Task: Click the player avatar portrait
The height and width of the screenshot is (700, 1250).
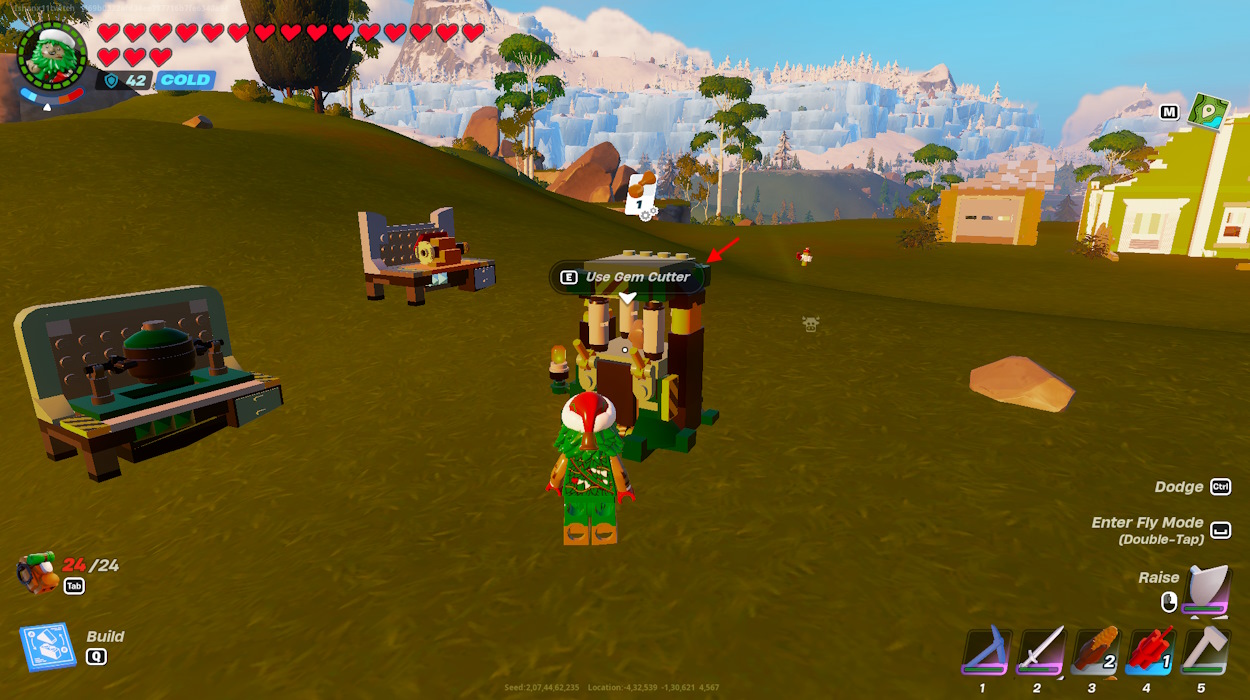Action: [x=52, y=55]
